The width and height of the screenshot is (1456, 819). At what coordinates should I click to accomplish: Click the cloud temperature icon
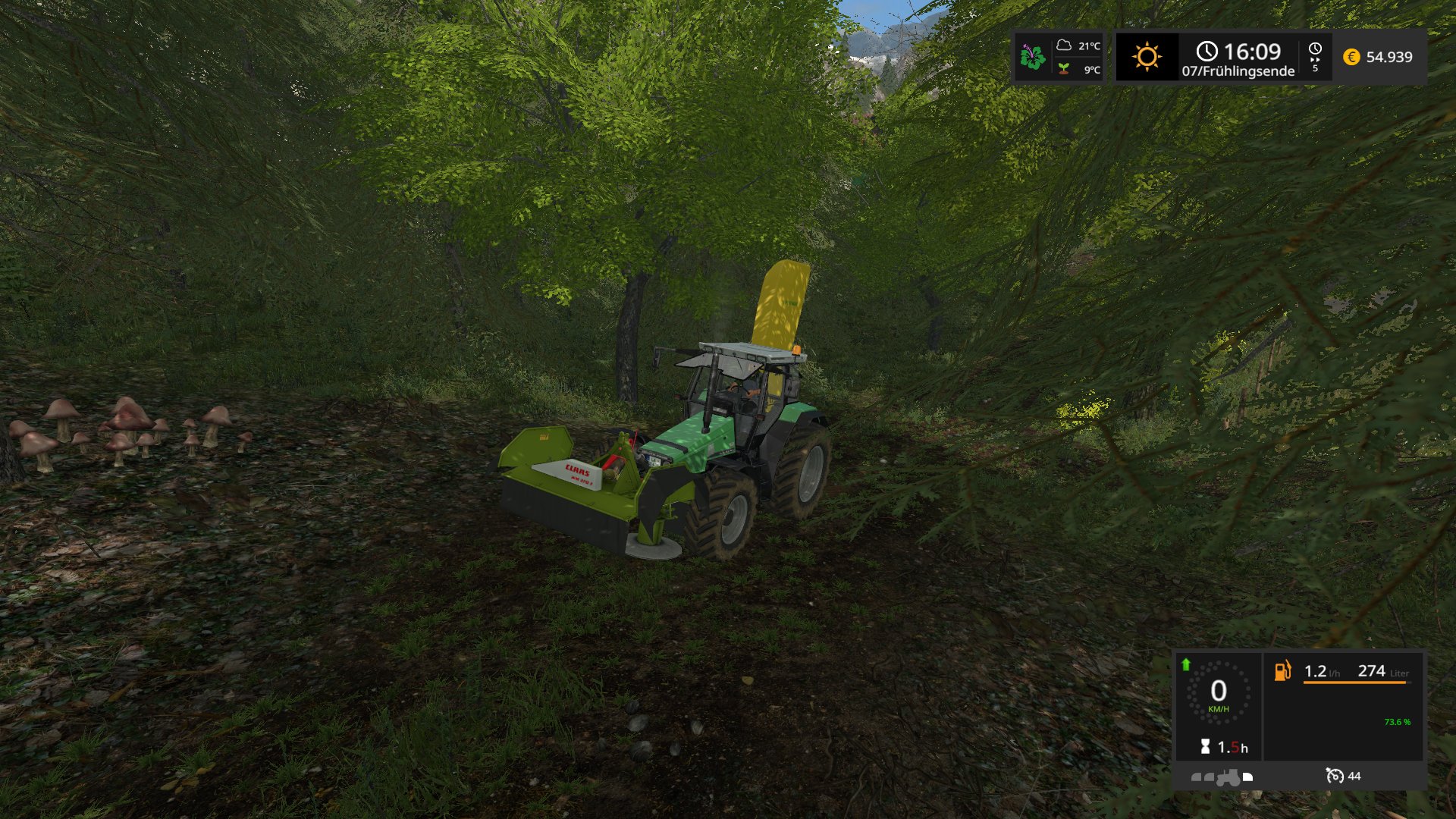click(x=1064, y=45)
